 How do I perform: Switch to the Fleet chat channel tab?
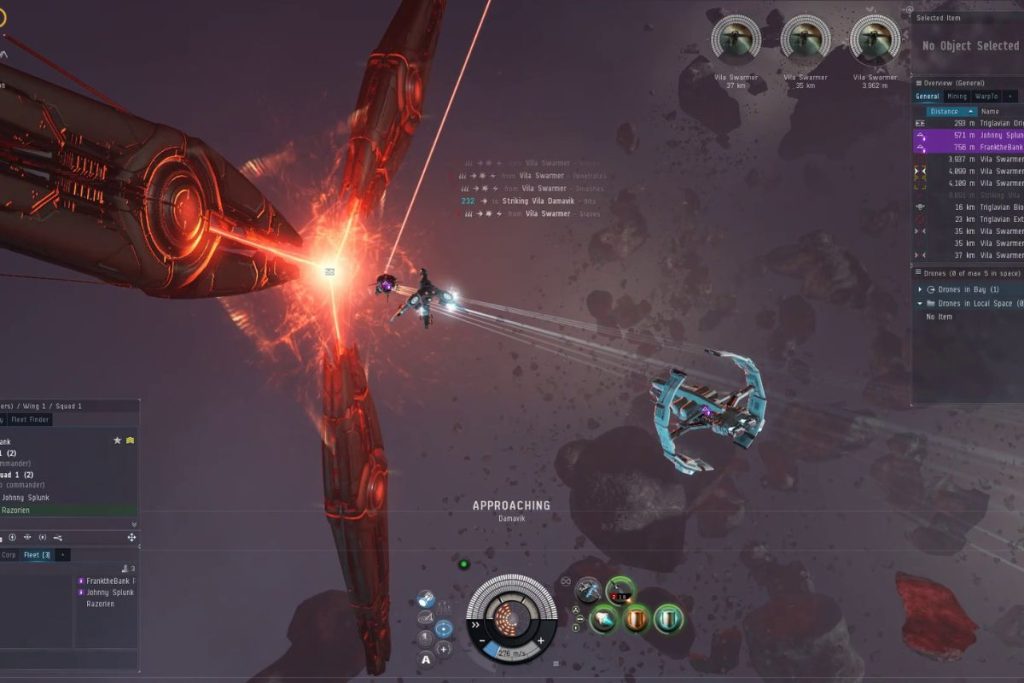point(36,554)
